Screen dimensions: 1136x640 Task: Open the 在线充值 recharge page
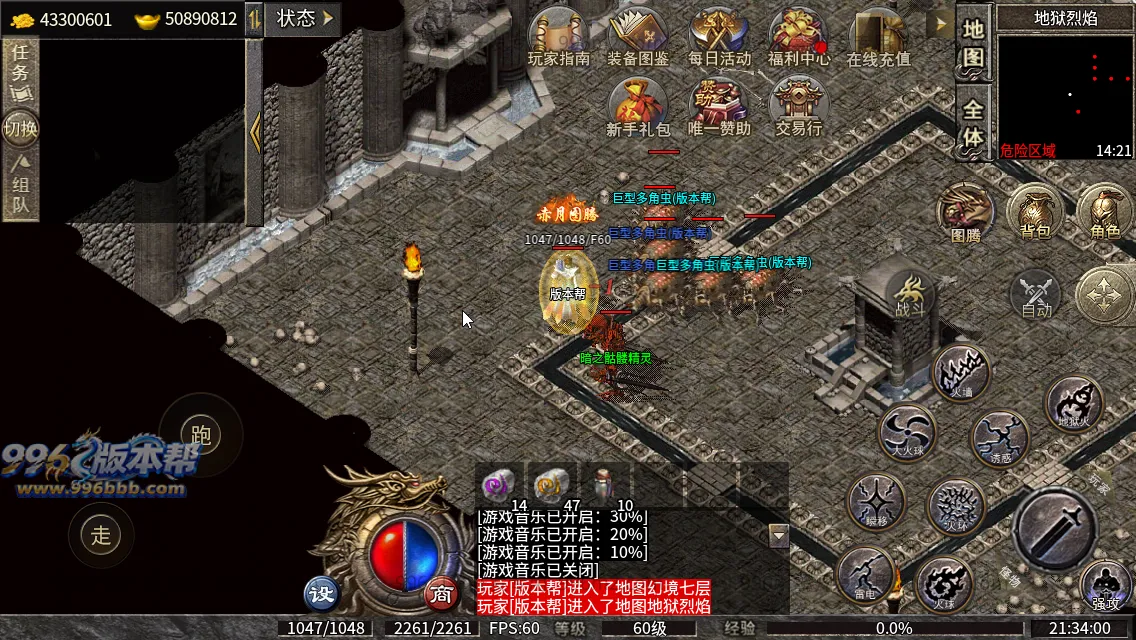click(878, 36)
